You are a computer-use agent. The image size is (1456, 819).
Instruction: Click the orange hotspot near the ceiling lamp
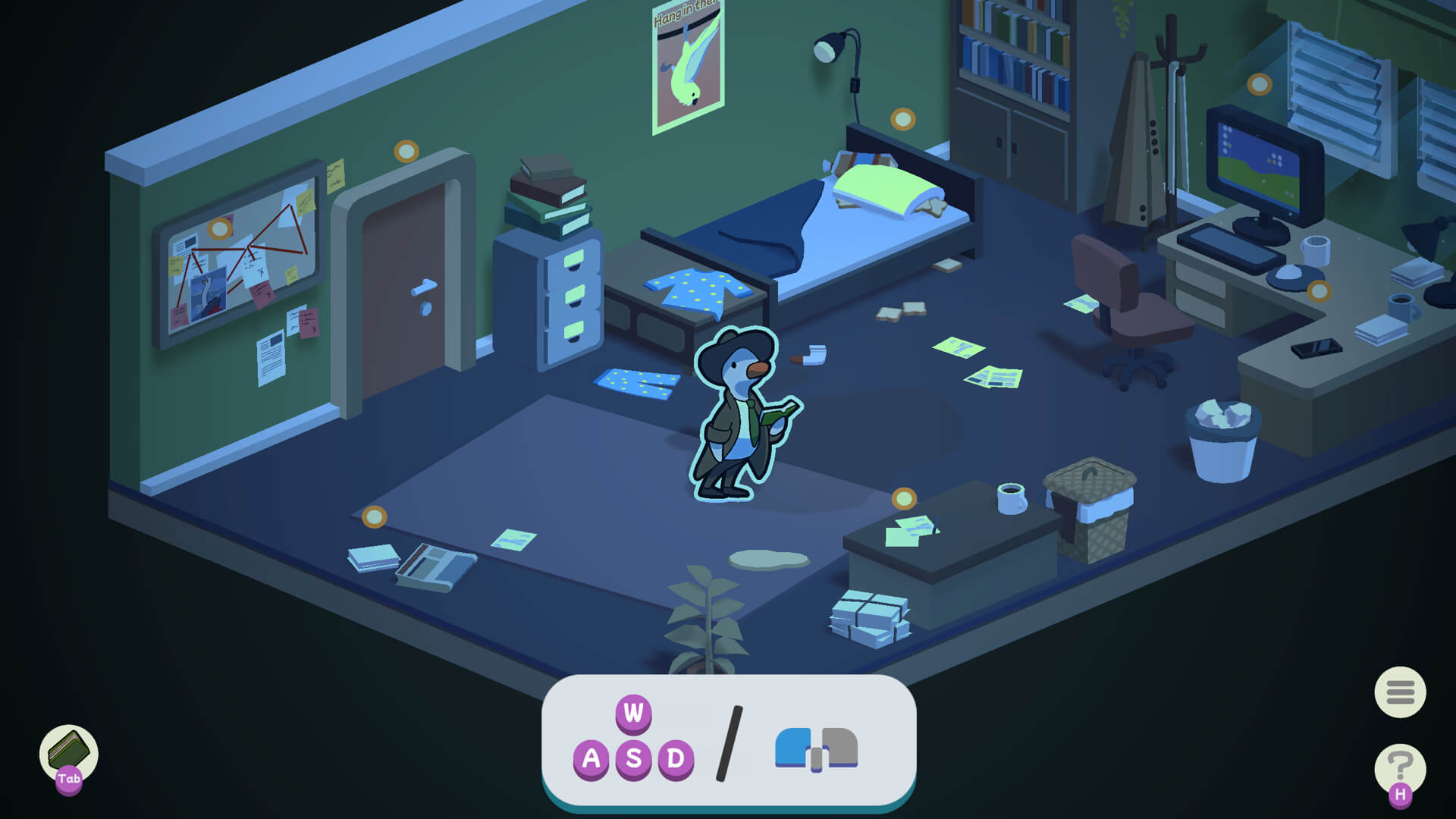(x=902, y=118)
